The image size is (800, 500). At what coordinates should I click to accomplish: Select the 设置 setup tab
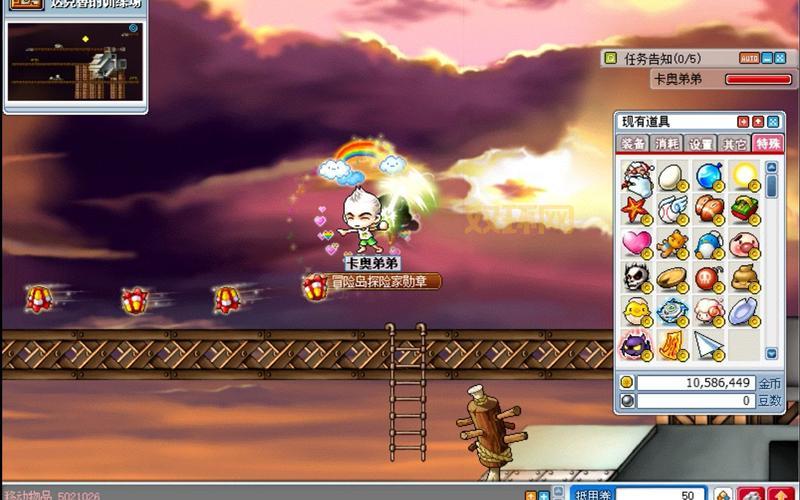pyautogui.click(x=701, y=144)
